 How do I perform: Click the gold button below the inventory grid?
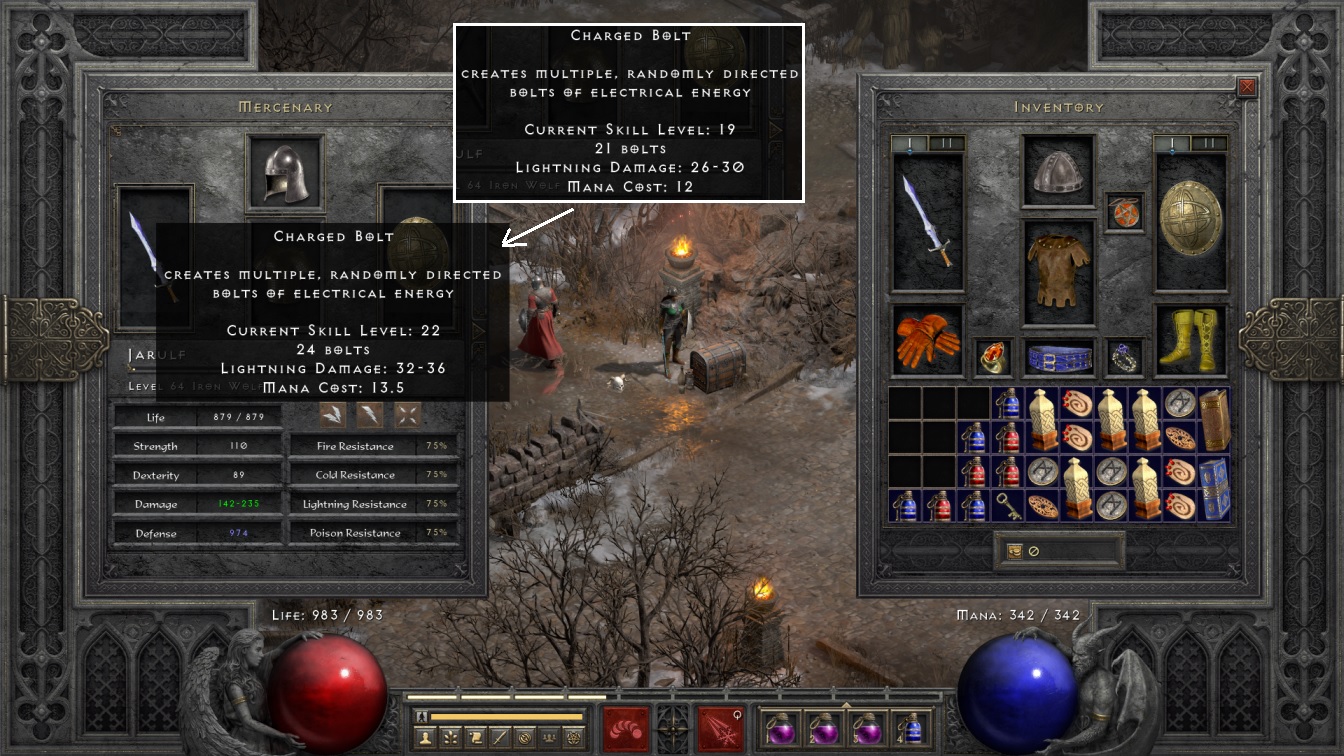pyautogui.click(x=1015, y=551)
